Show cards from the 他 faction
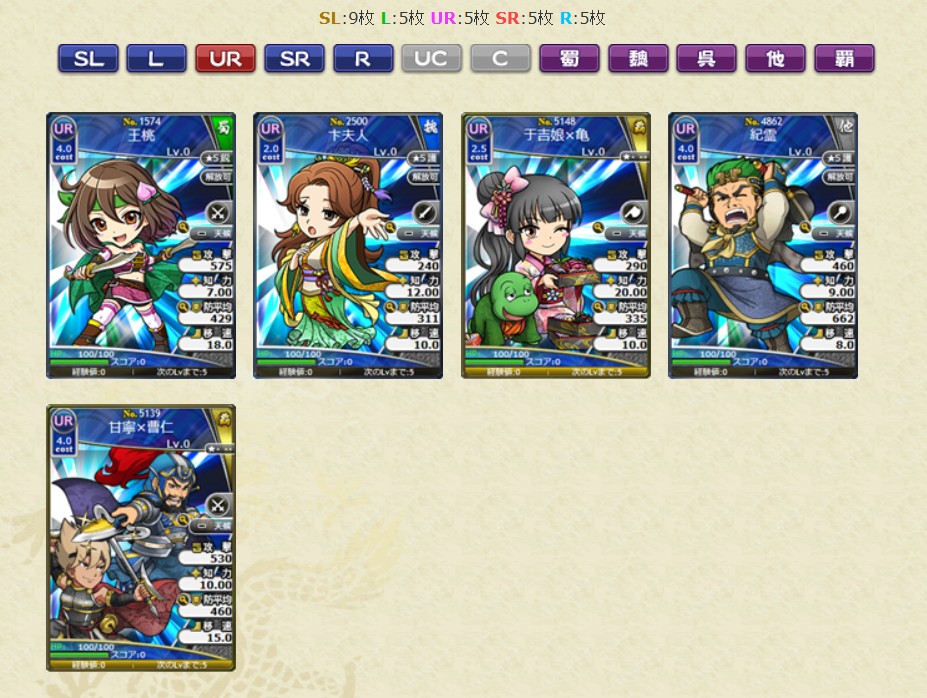The image size is (927, 698). (775, 59)
